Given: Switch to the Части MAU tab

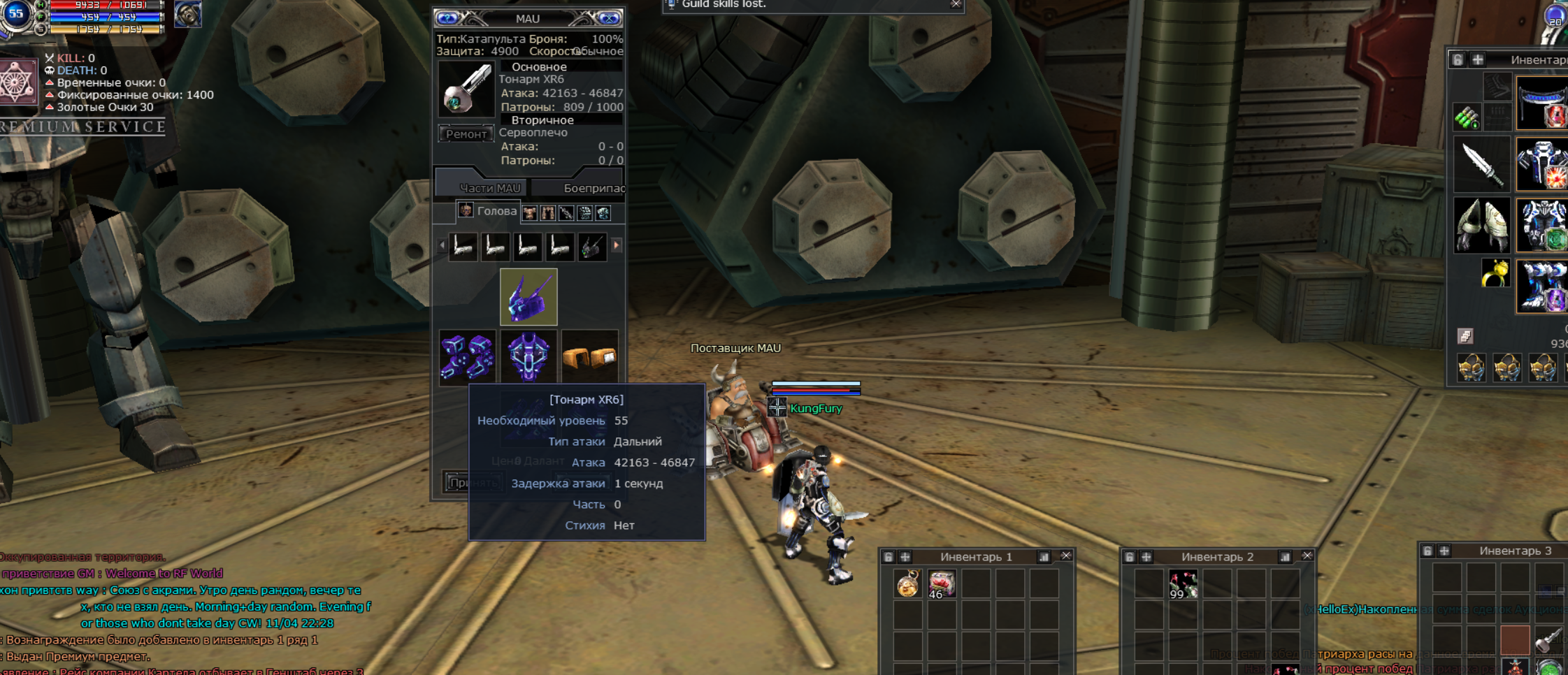Looking at the screenshot, I should [x=489, y=188].
